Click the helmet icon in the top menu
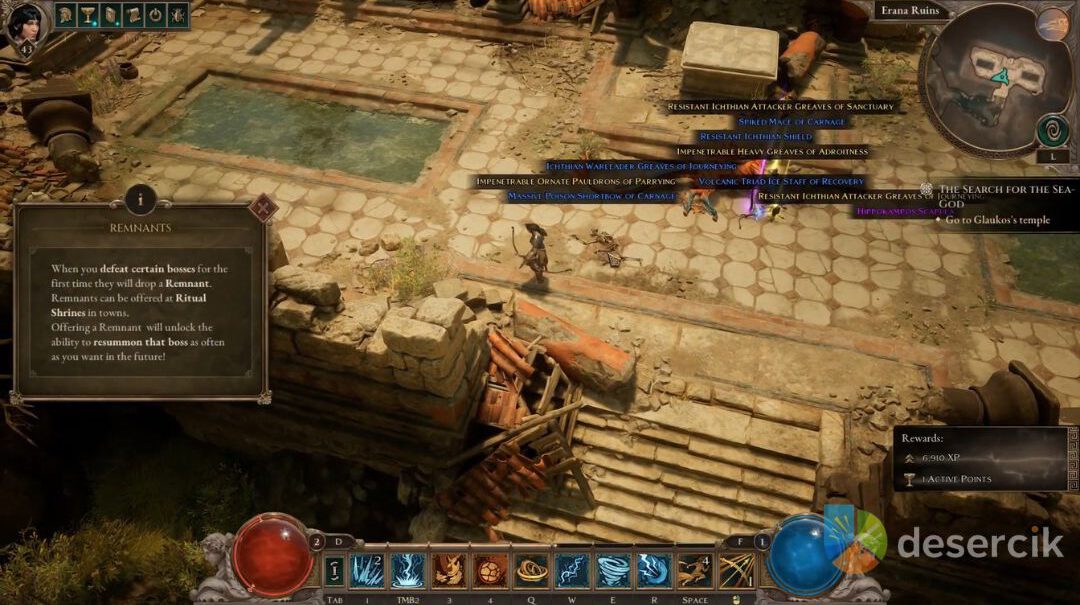 66,15
